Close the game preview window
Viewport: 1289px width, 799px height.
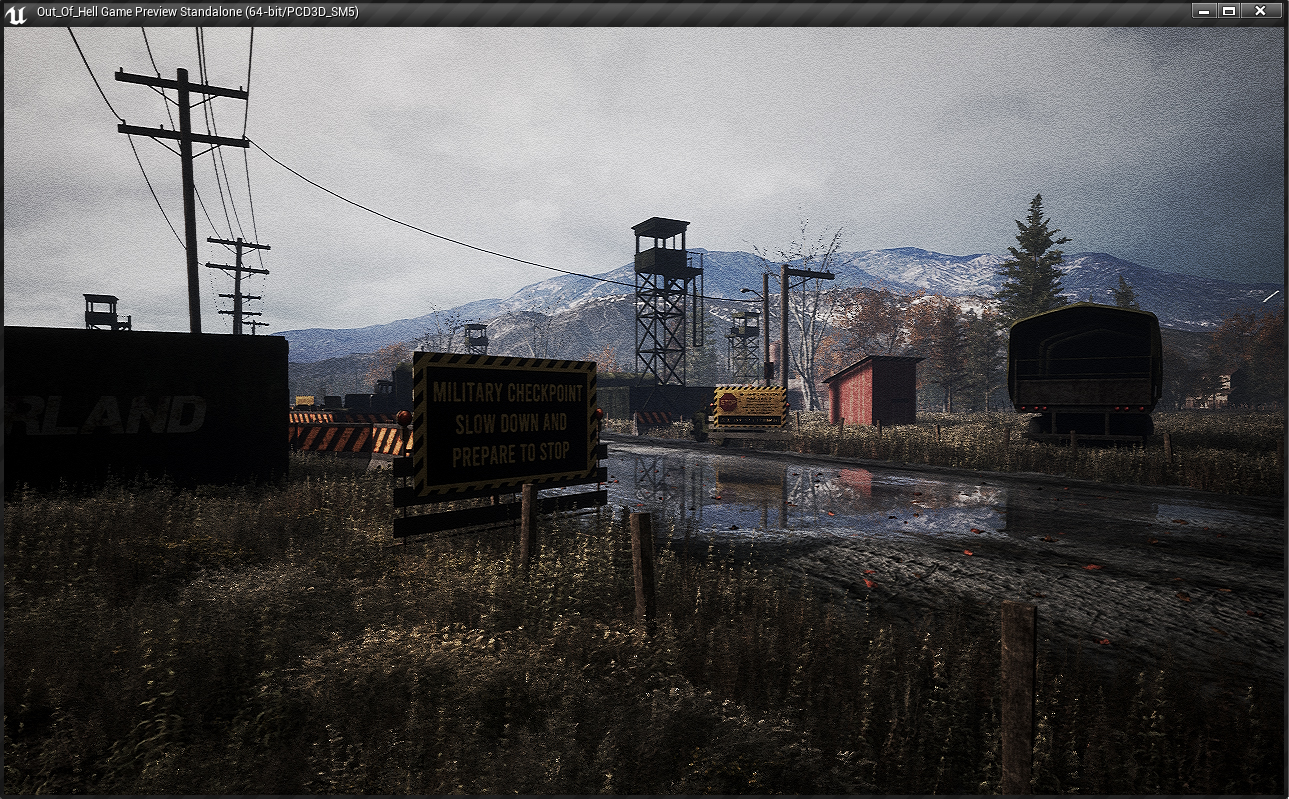click(x=1260, y=11)
